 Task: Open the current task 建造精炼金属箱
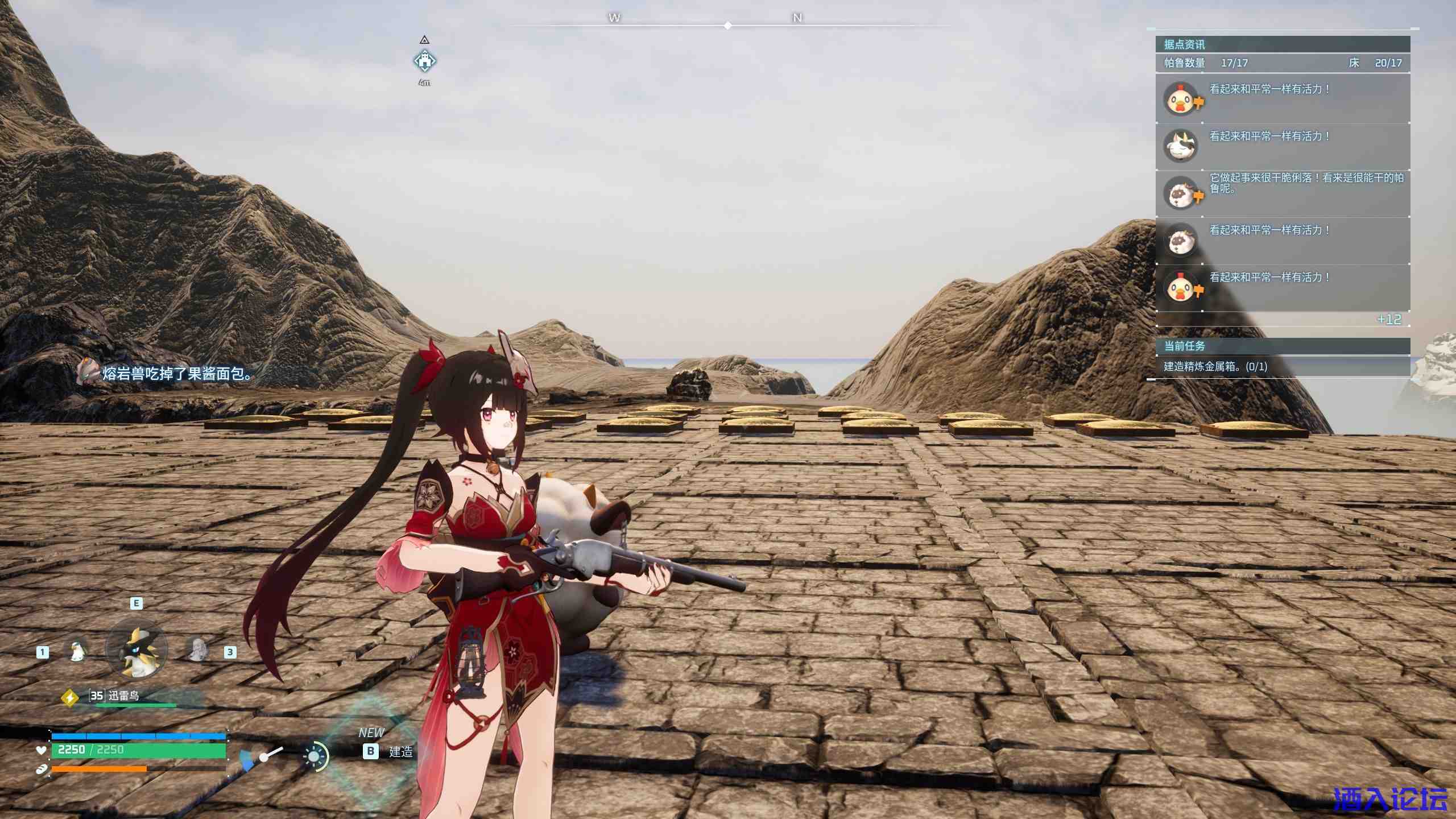click(x=1215, y=367)
